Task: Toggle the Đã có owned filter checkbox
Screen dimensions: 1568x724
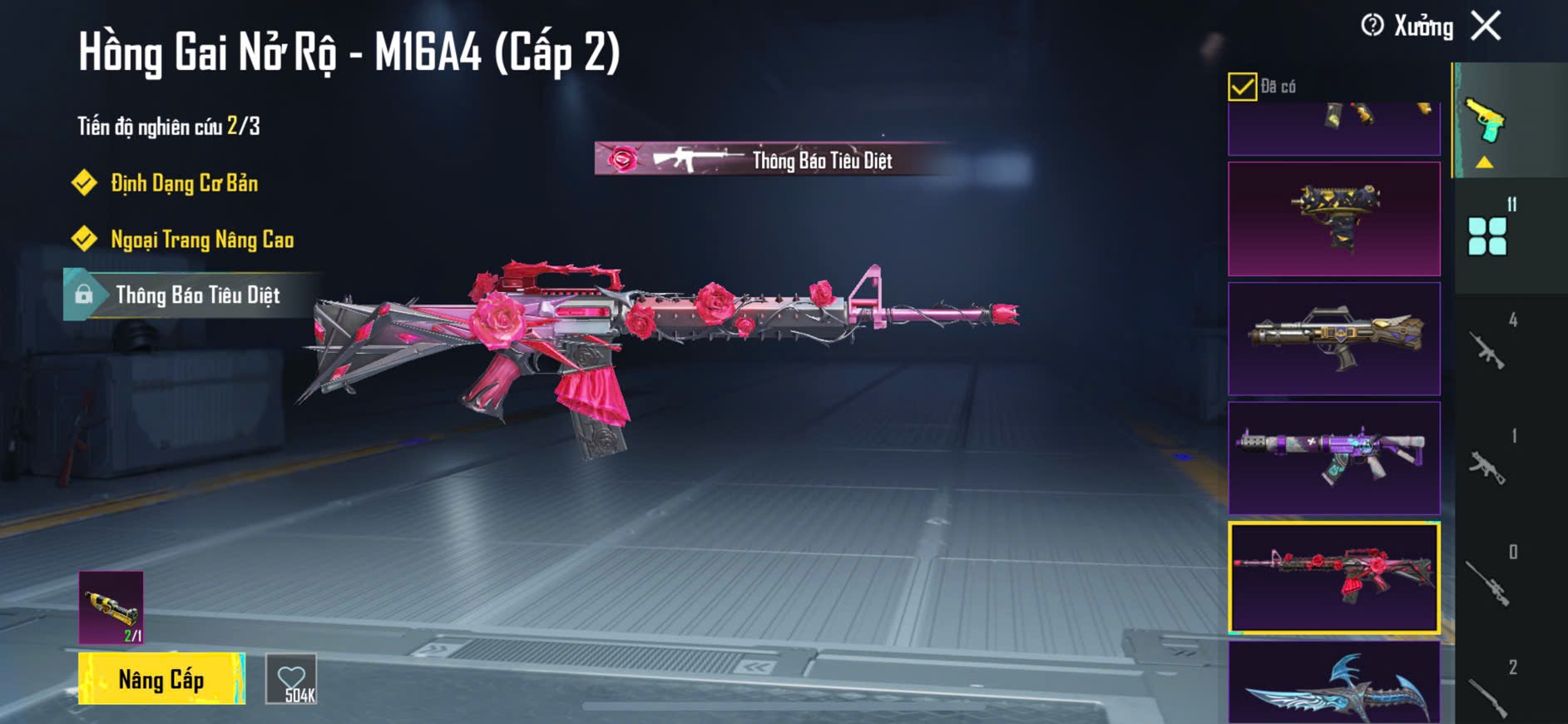Action: pos(1242,87)
